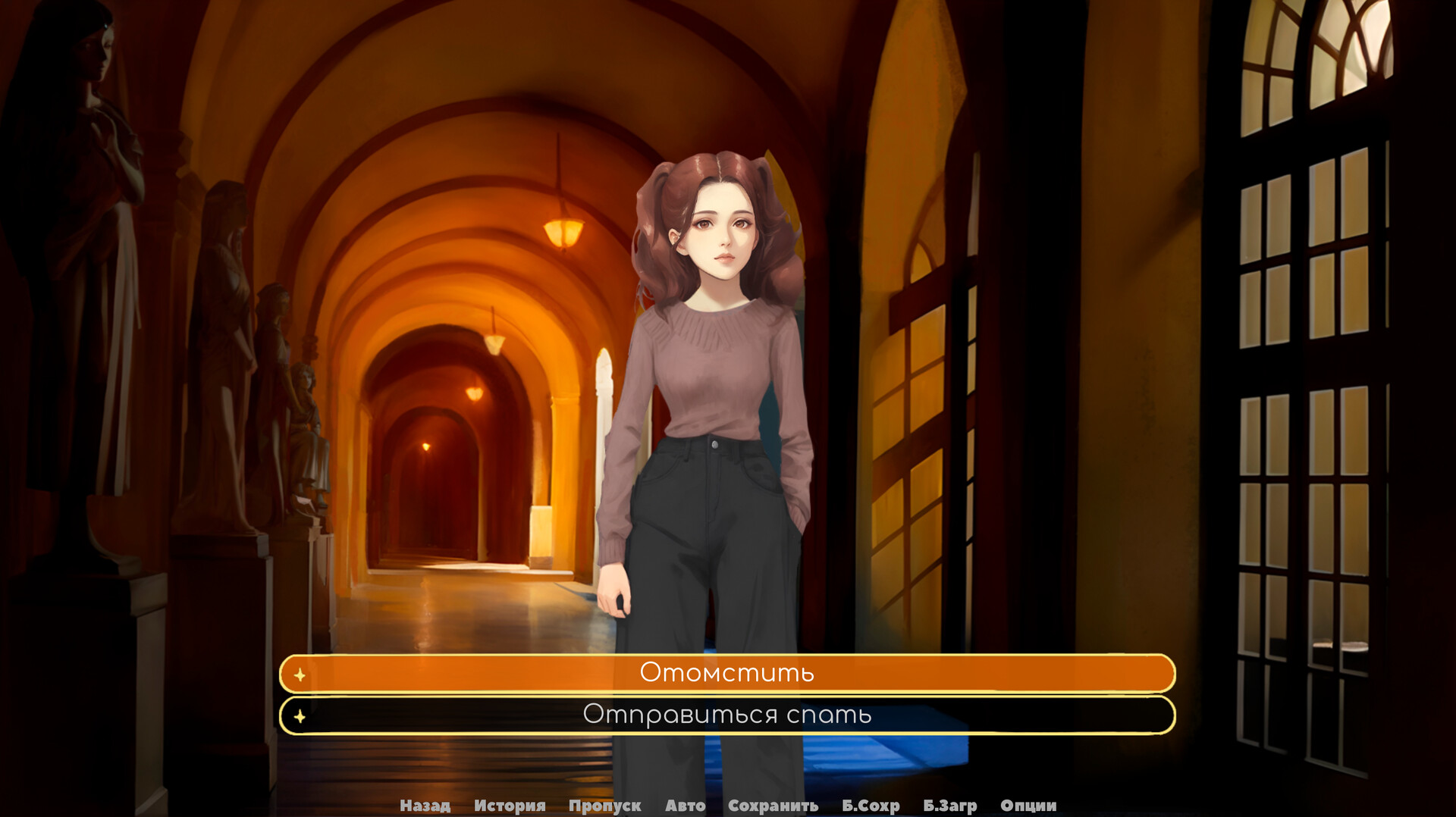Select the "Отправиться спать" choice

(726, 714)
